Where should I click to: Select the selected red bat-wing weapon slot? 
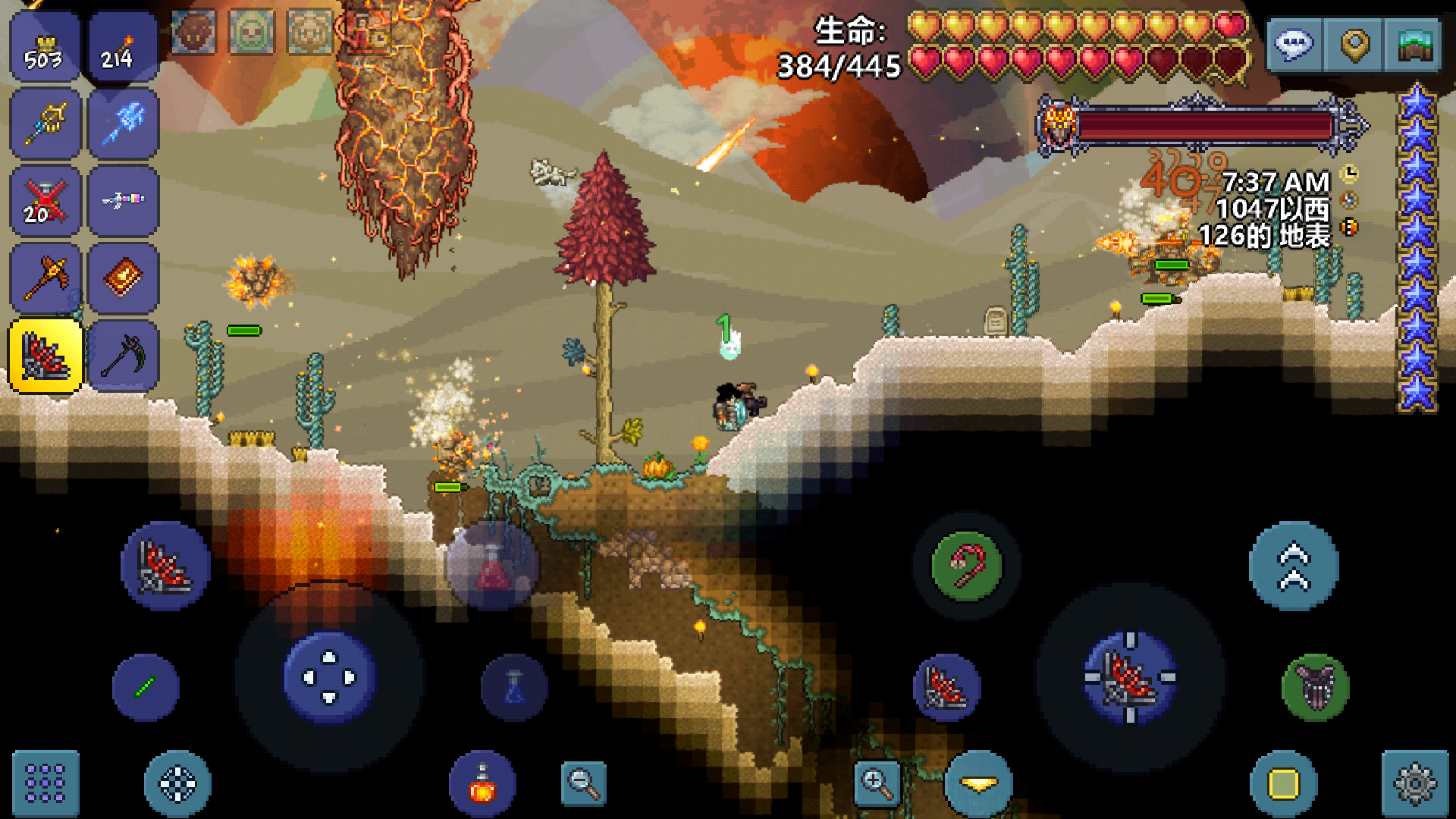(x=45, y=356)
